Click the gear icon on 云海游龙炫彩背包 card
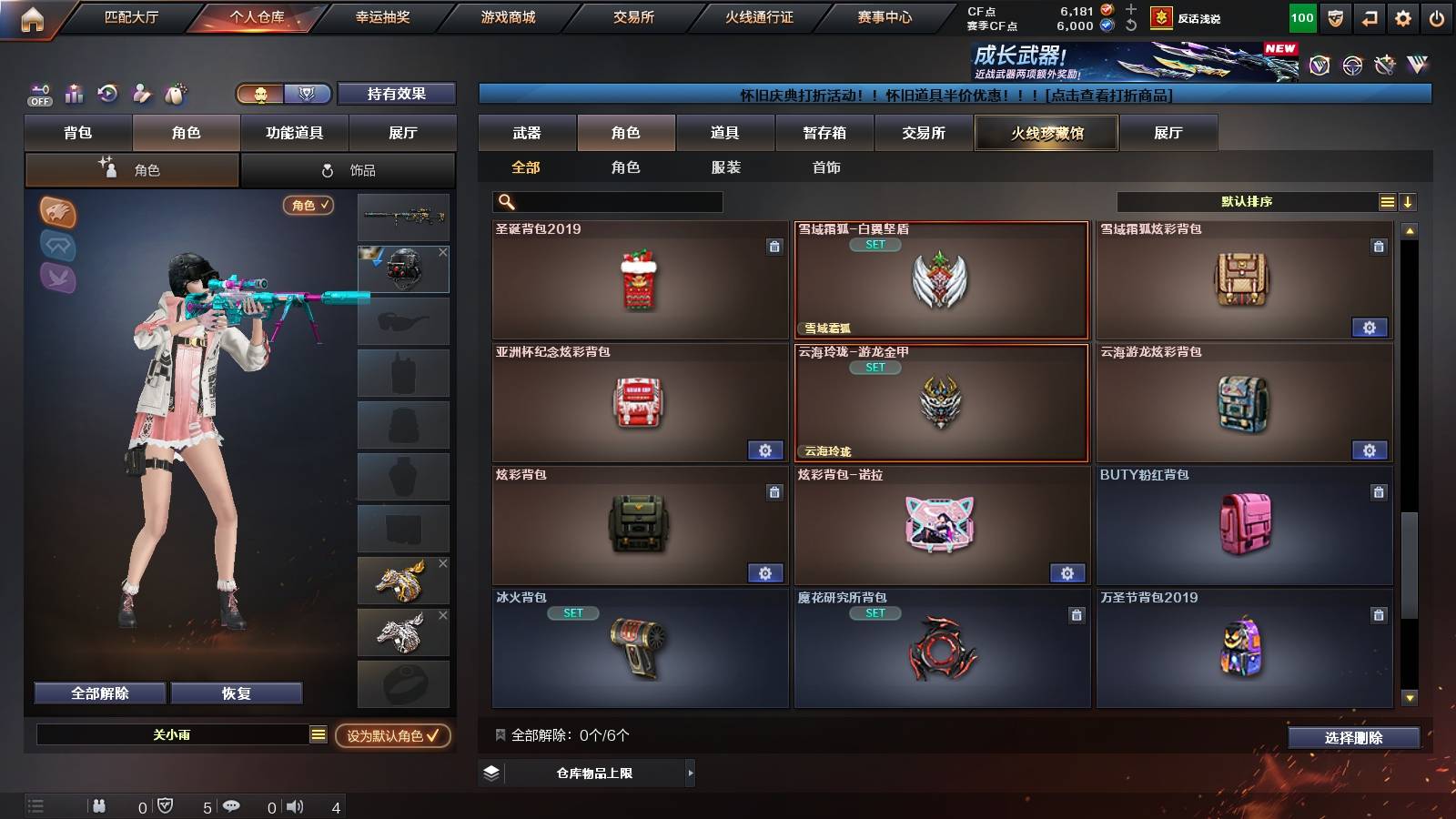1456x819 pixels. (1370, 450)
